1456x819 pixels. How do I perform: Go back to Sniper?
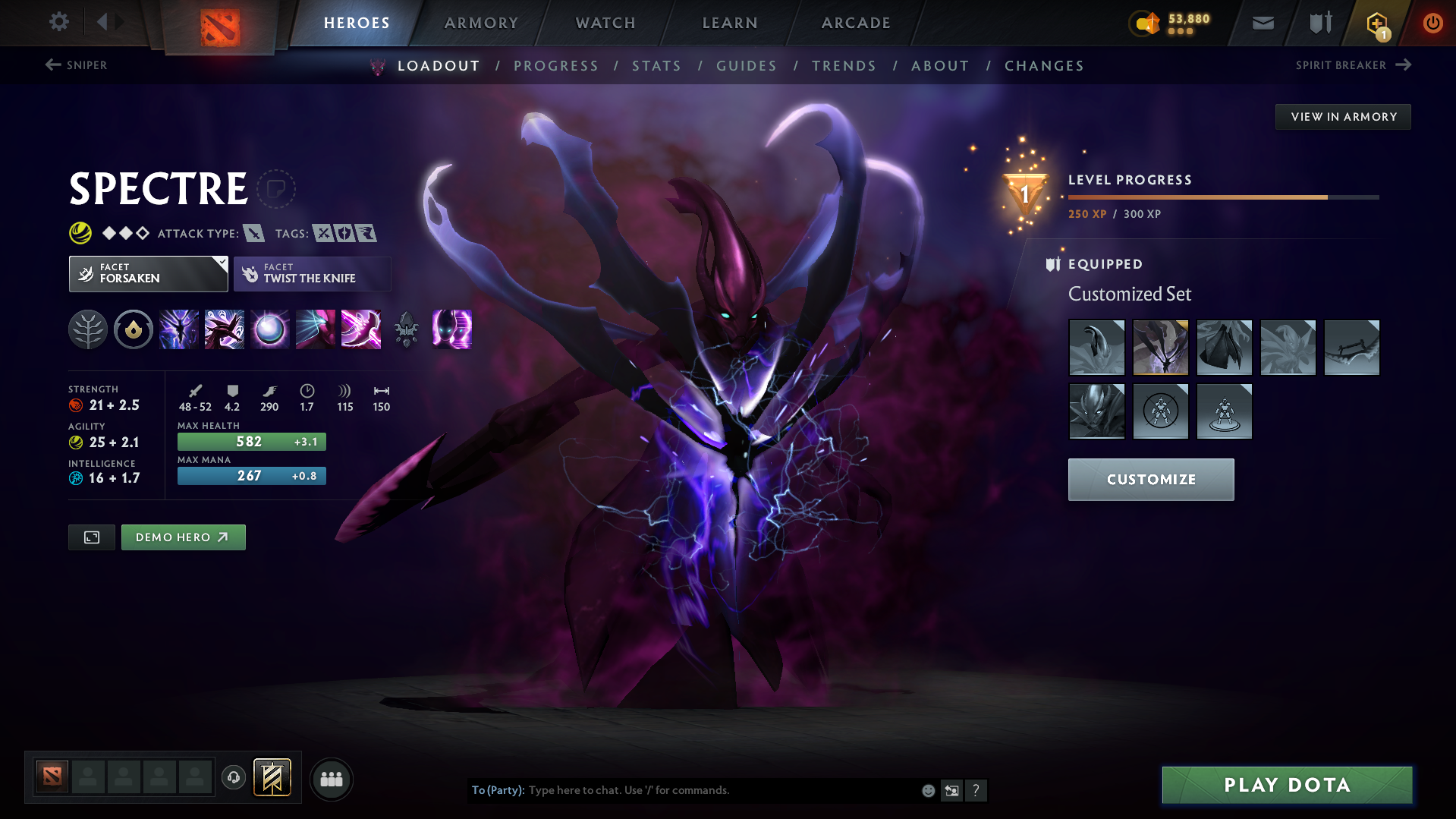point(76,65)
